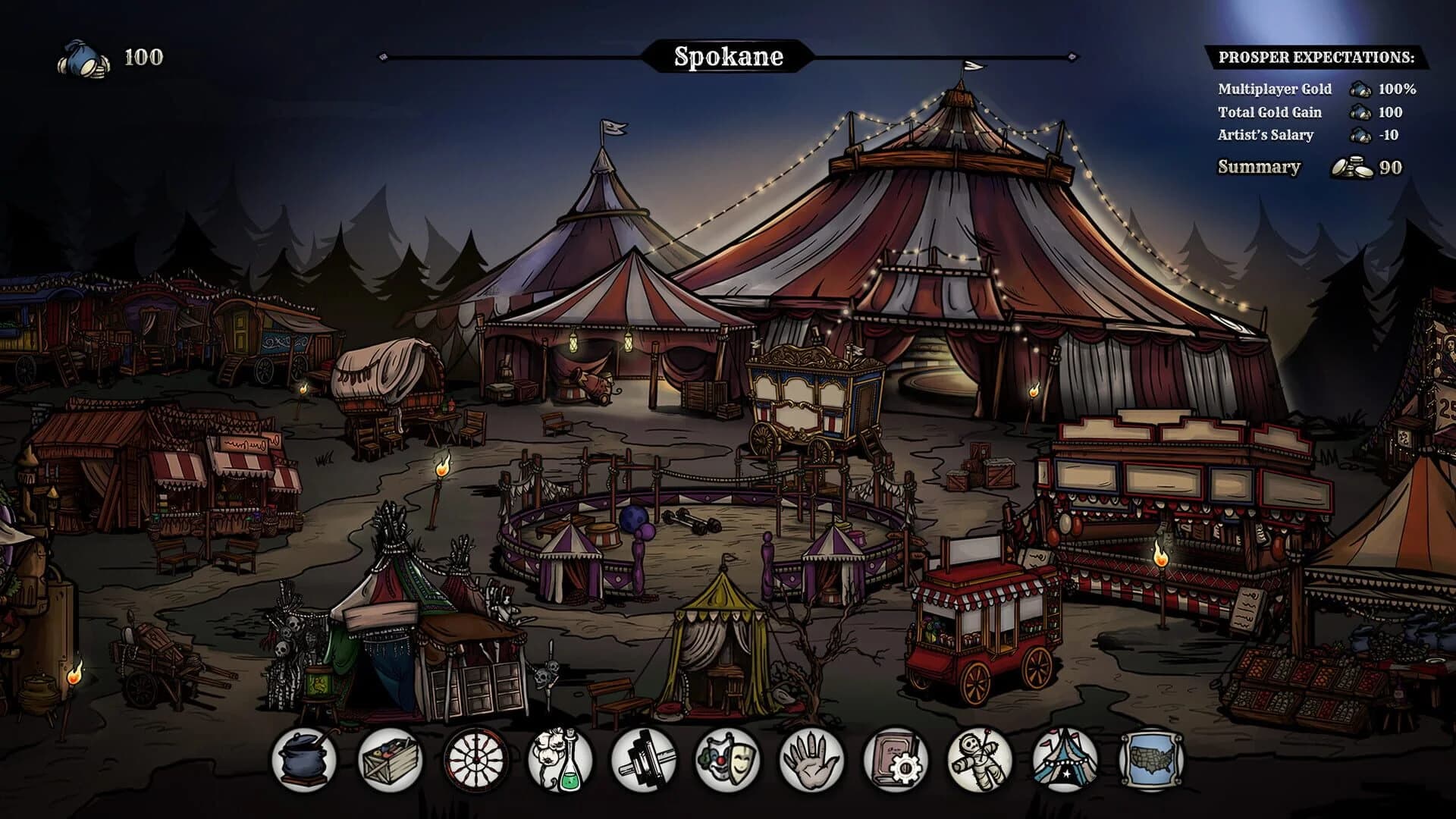Open the USA map travel icon
The image size is (1456, 819).
1150,765
